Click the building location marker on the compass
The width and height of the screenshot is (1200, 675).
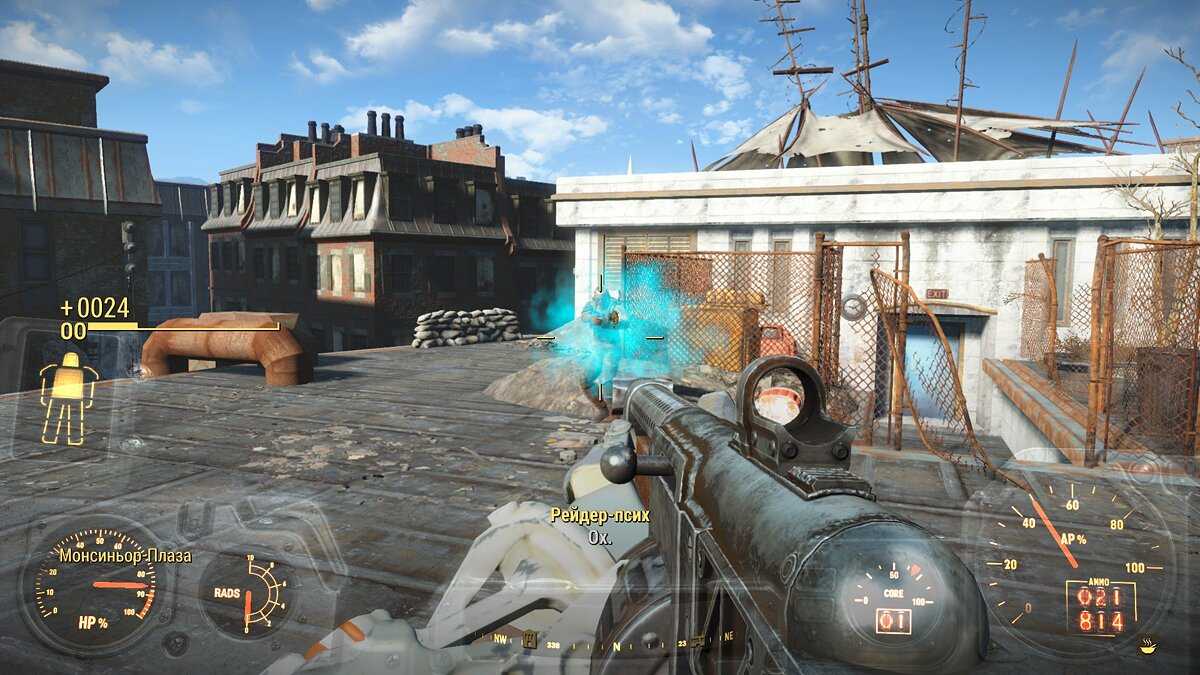coord(529,638)
